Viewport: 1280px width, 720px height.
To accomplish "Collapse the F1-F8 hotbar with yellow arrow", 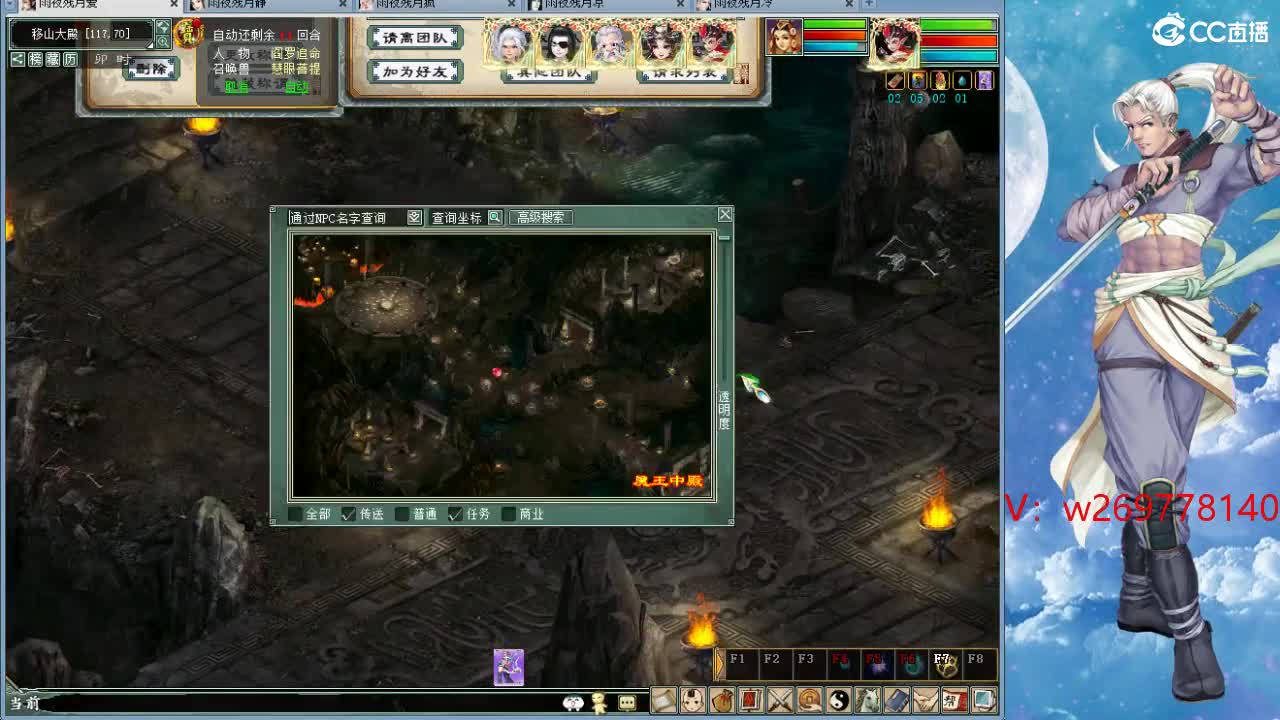I will (719, 663).
